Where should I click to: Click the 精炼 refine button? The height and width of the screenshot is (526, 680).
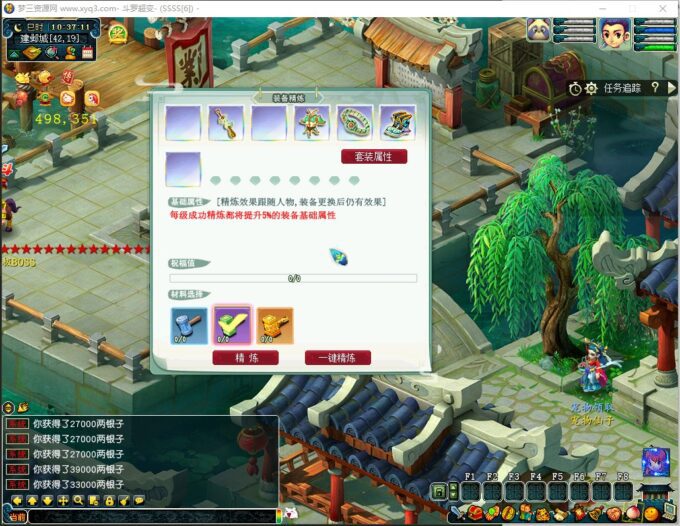(246, 358)
